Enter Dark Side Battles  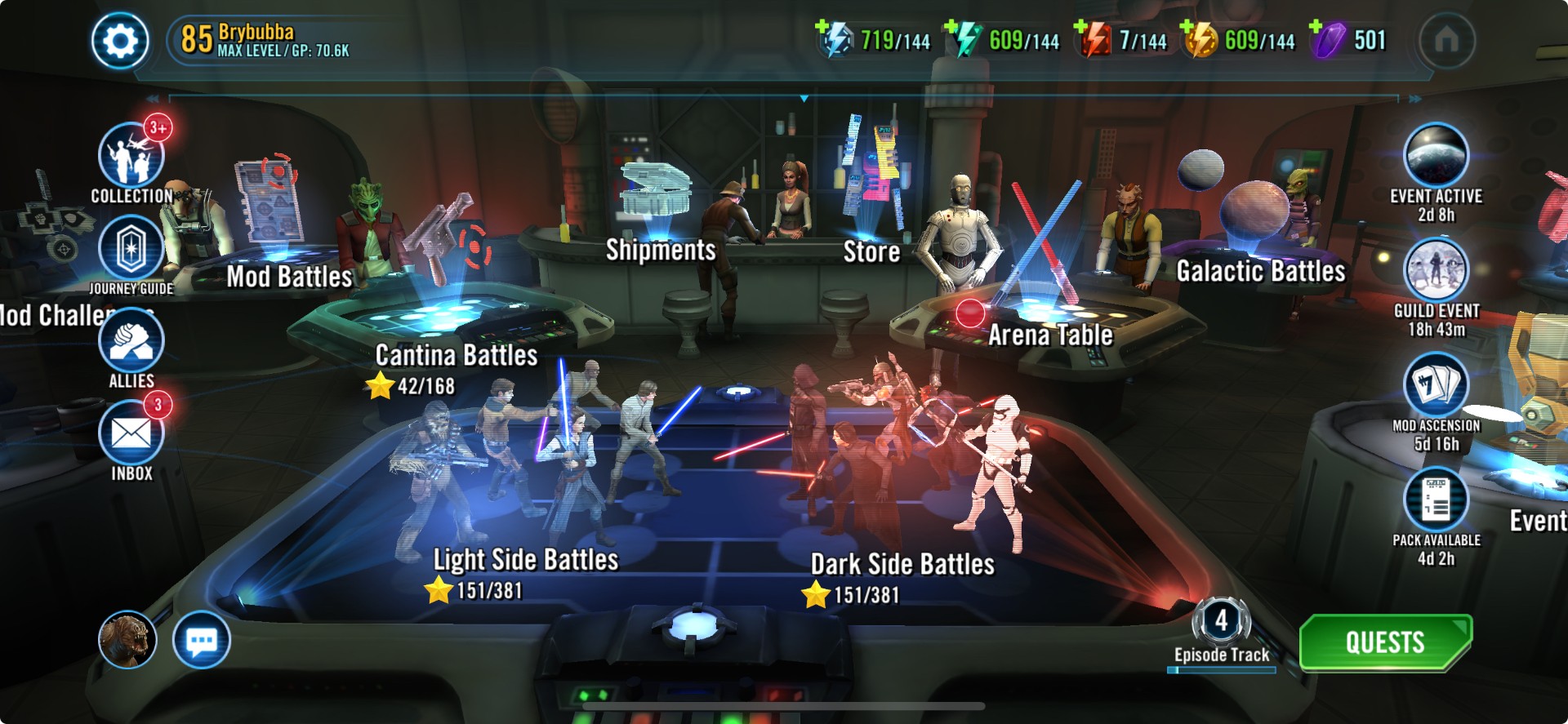click(x=902, y=564)
